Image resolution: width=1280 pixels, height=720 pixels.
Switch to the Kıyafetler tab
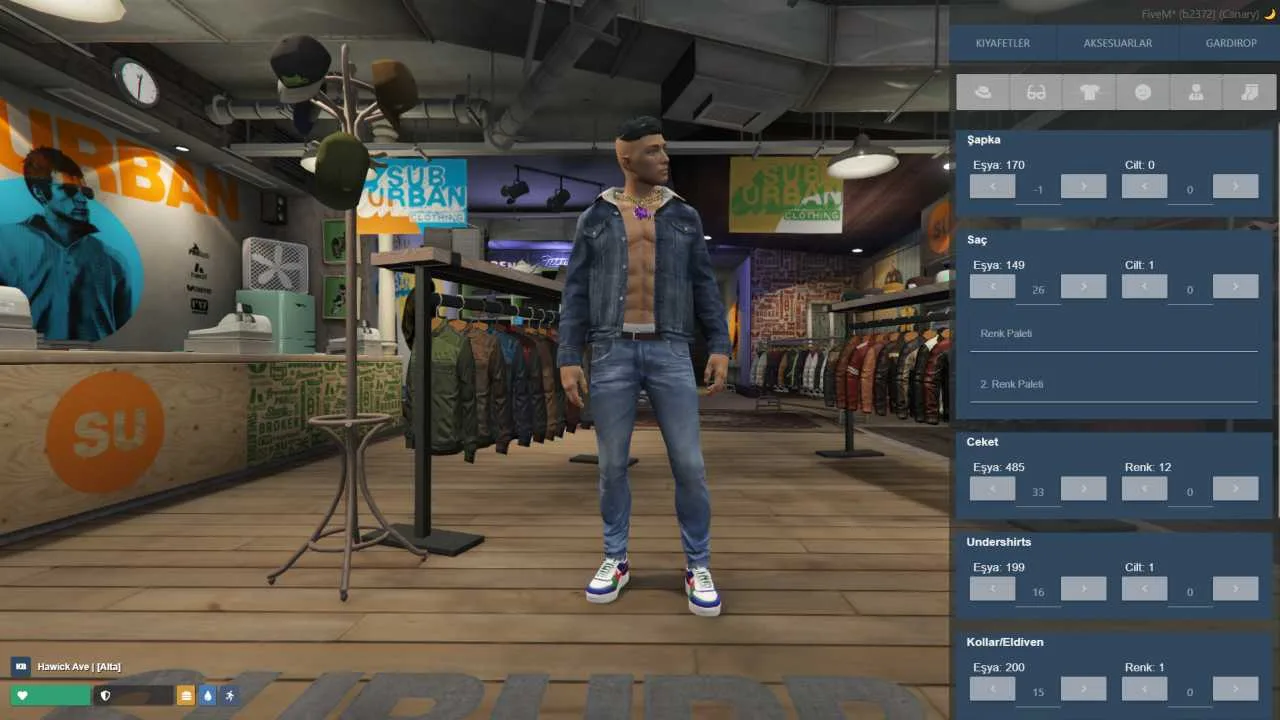(1002, 43)
